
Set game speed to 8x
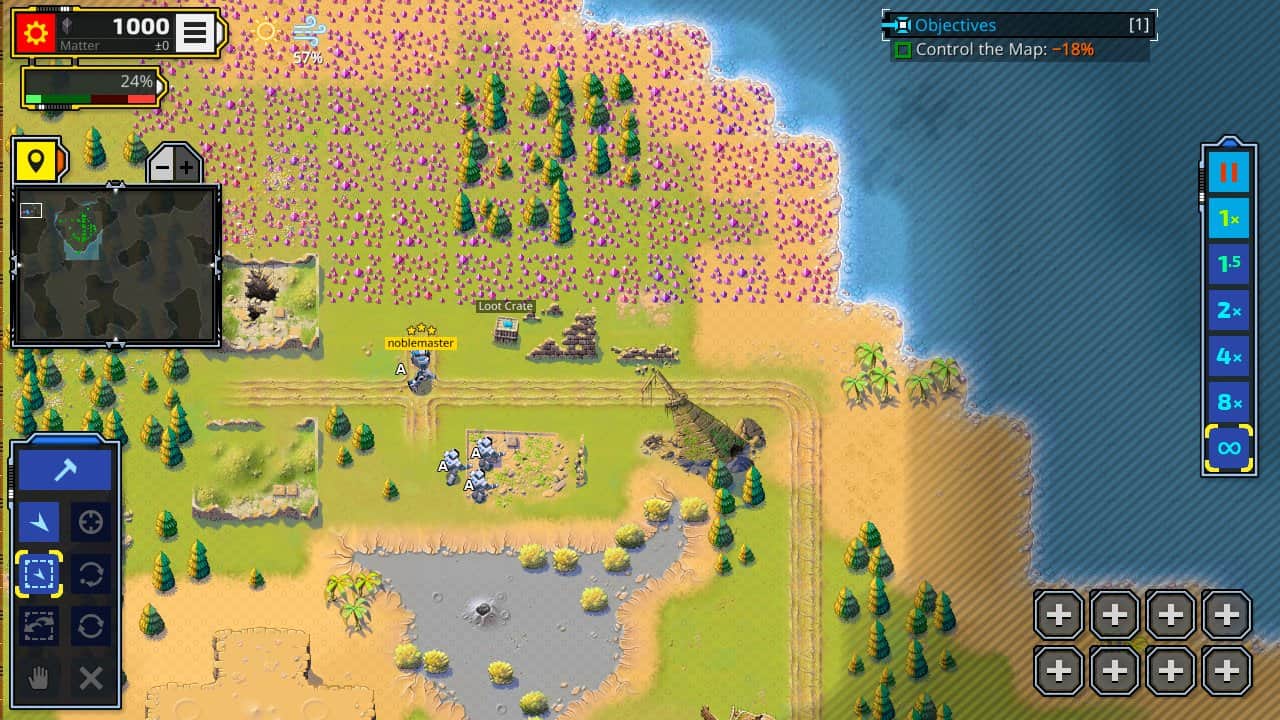1227,402
